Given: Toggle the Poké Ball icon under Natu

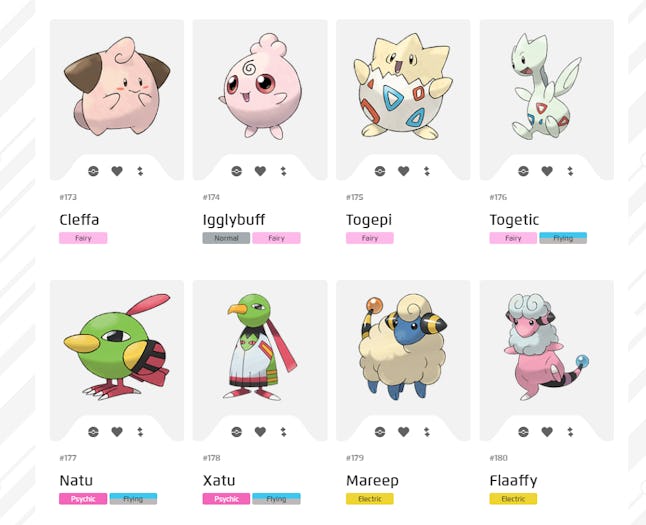Looking at the screenshot, I should tap(93, 432).
